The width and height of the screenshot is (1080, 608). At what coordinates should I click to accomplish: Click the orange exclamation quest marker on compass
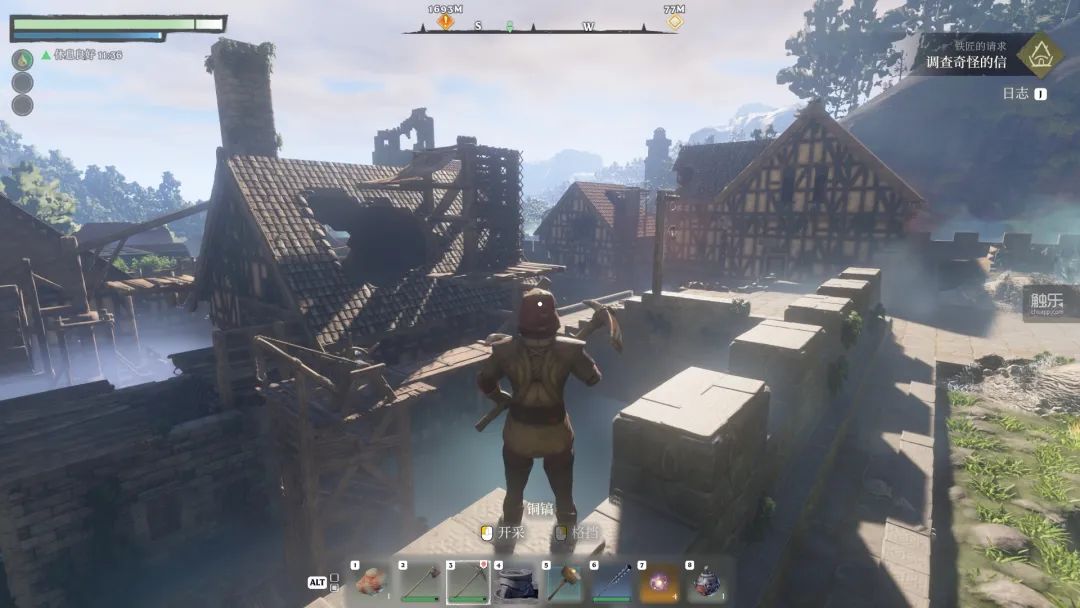pos(445,21)
